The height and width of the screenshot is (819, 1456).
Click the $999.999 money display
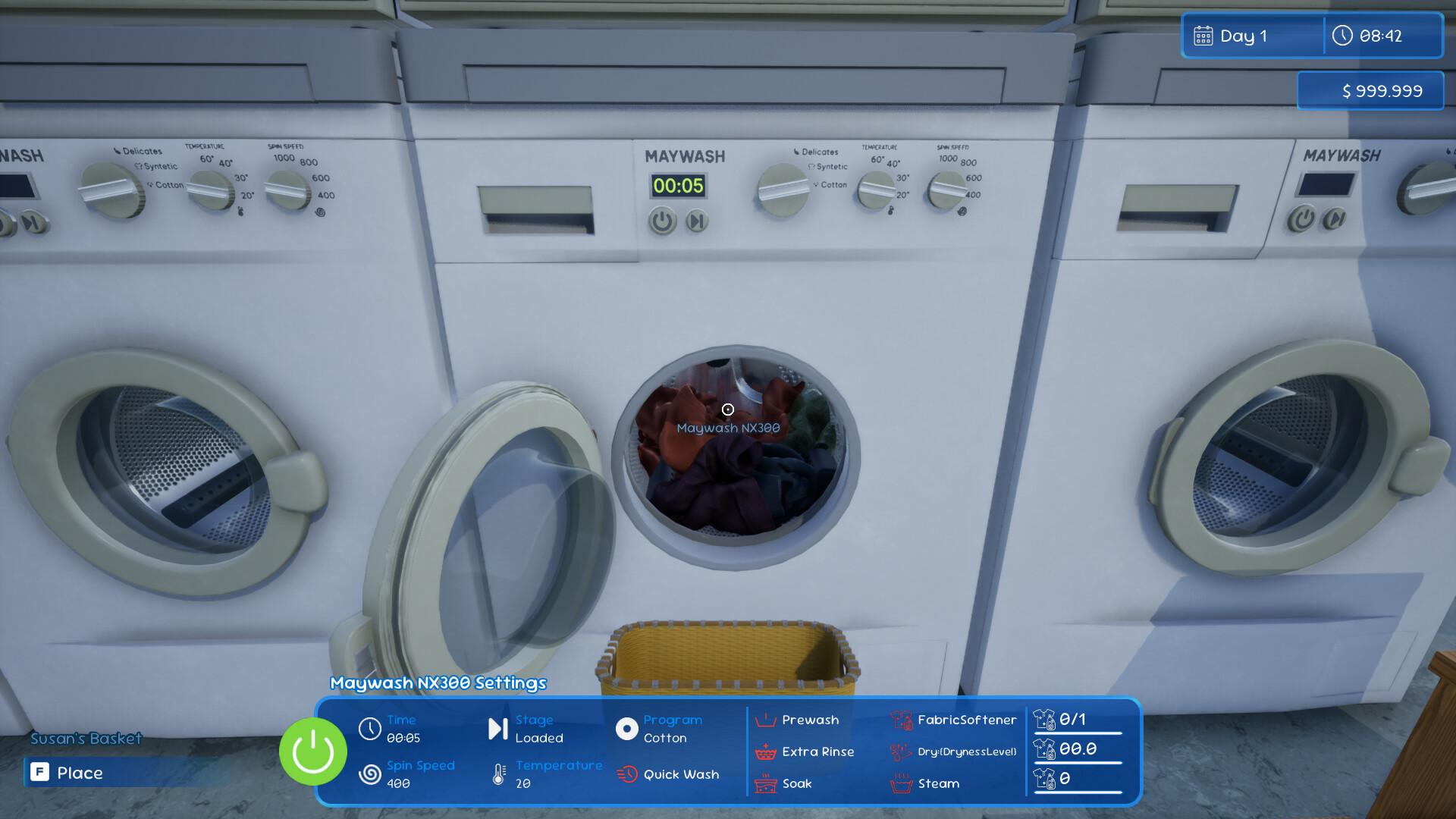coord(1370,90)
